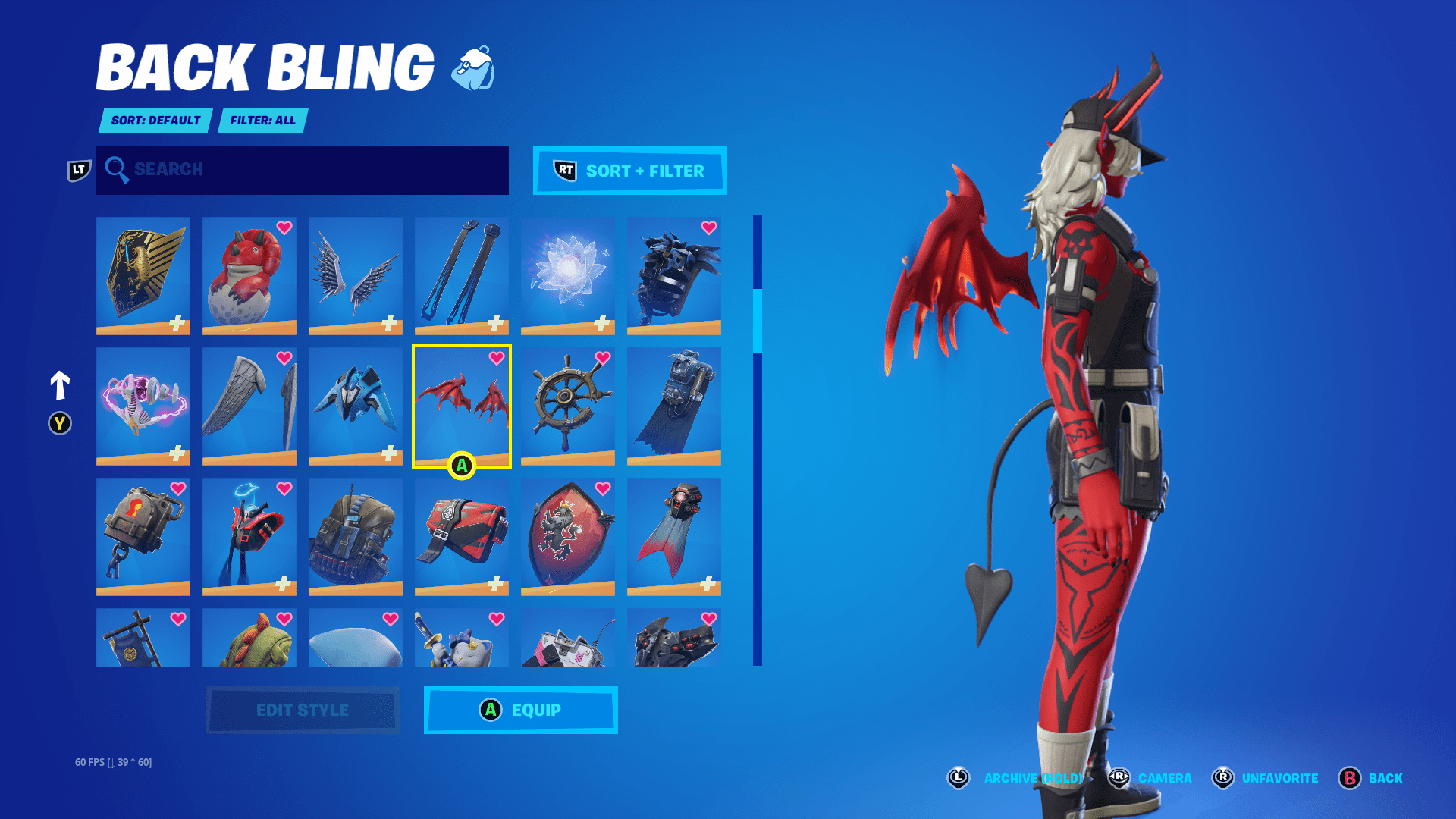Select the ship's wheel back bling
Image resolution: width=1456 pixels, height=819 pixels.
pos(568,406)
